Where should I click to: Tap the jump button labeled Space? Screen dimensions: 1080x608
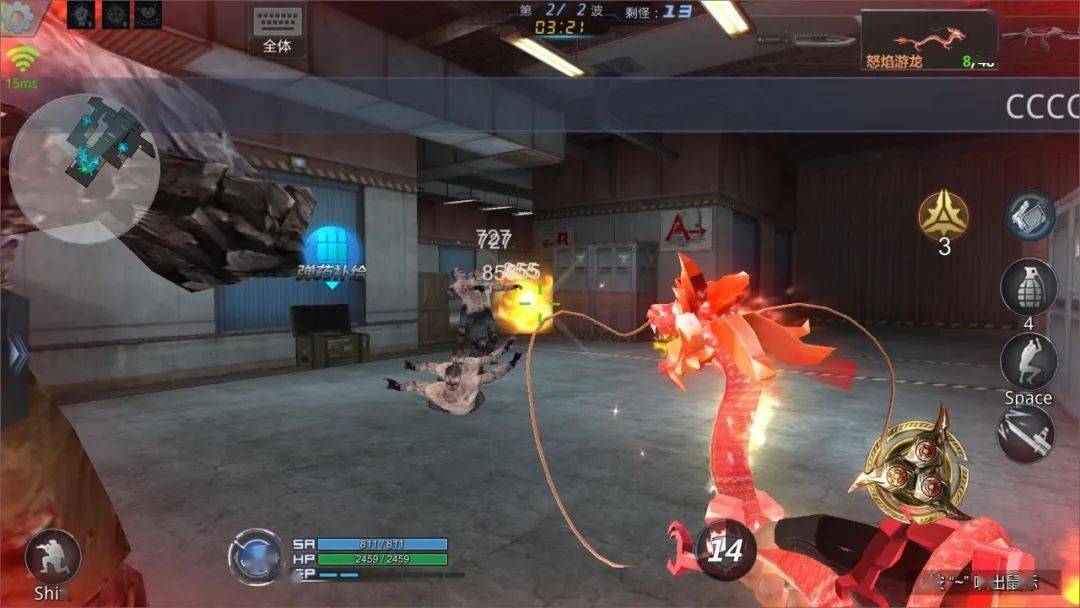pyautogui.click(x=1028, y=363)
